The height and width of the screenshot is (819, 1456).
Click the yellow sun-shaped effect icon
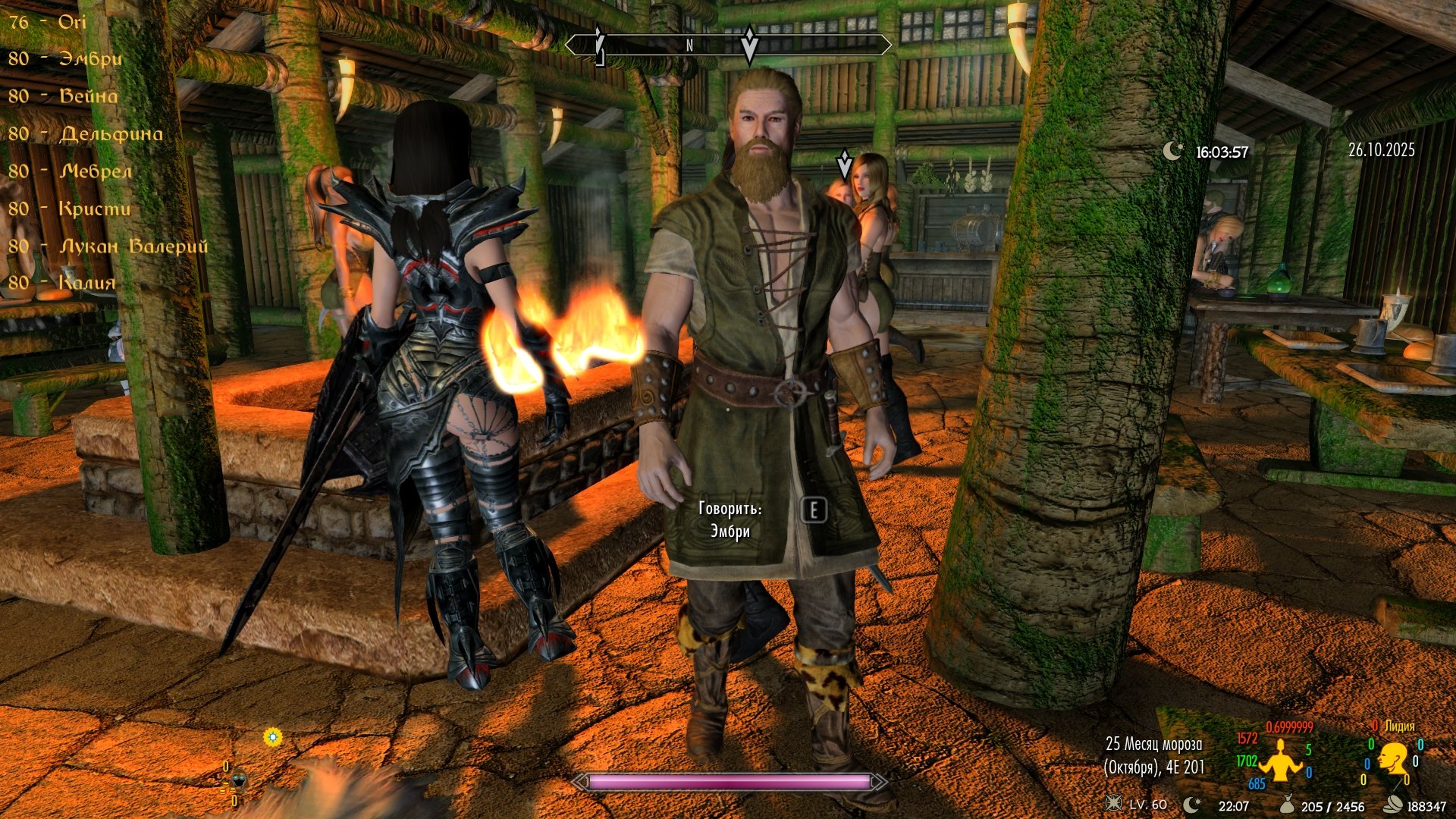pos(273,736)
